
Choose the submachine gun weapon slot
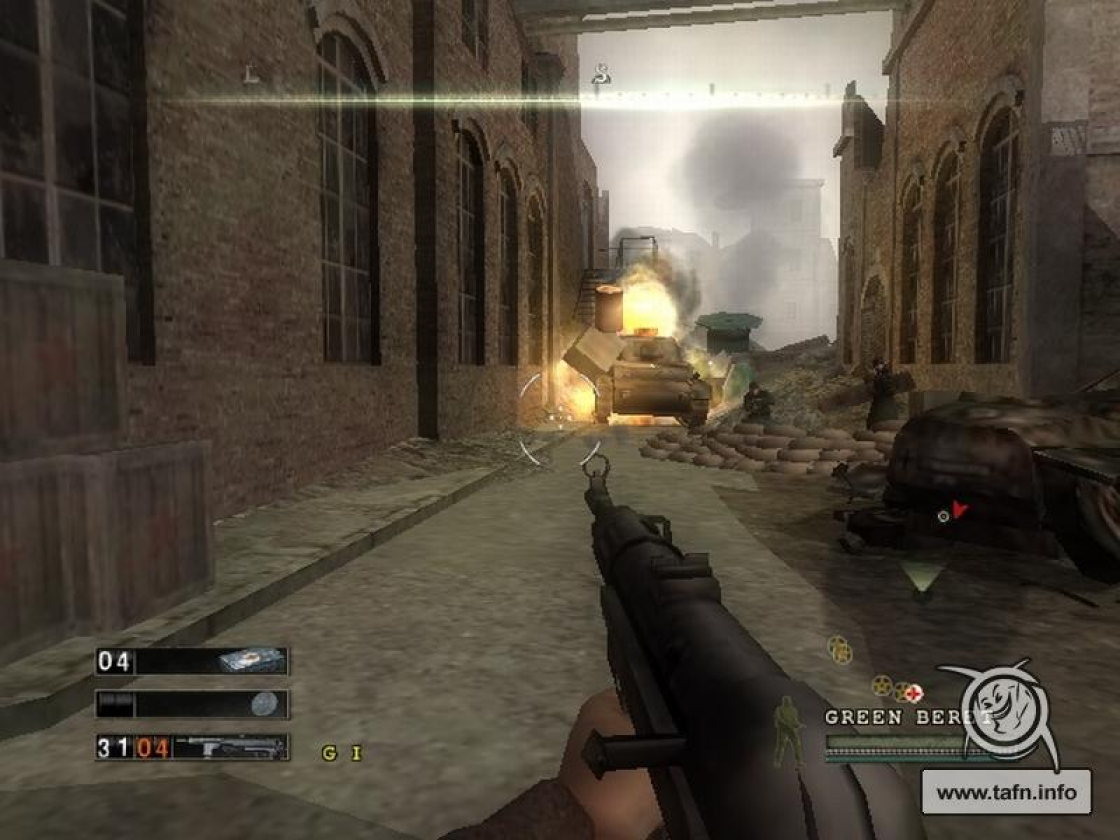pyautogui.click(x=192, y=747)
